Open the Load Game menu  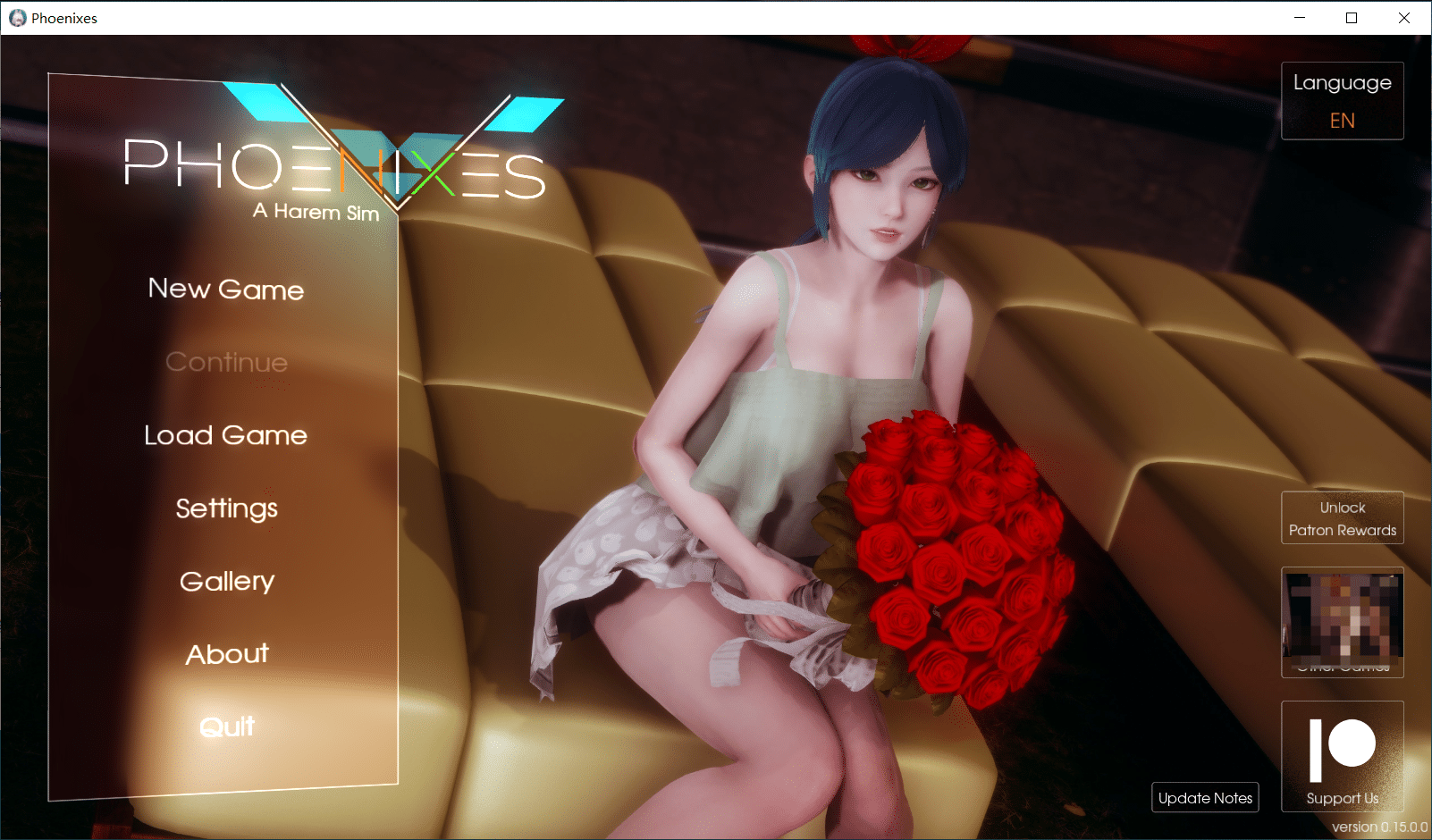(x=226, y=435)
